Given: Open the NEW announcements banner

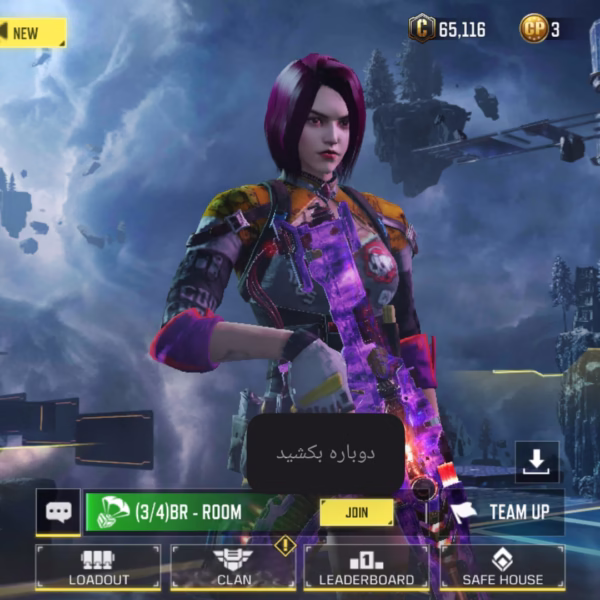Looking at the screenshot, I should (x=32, y=33).
